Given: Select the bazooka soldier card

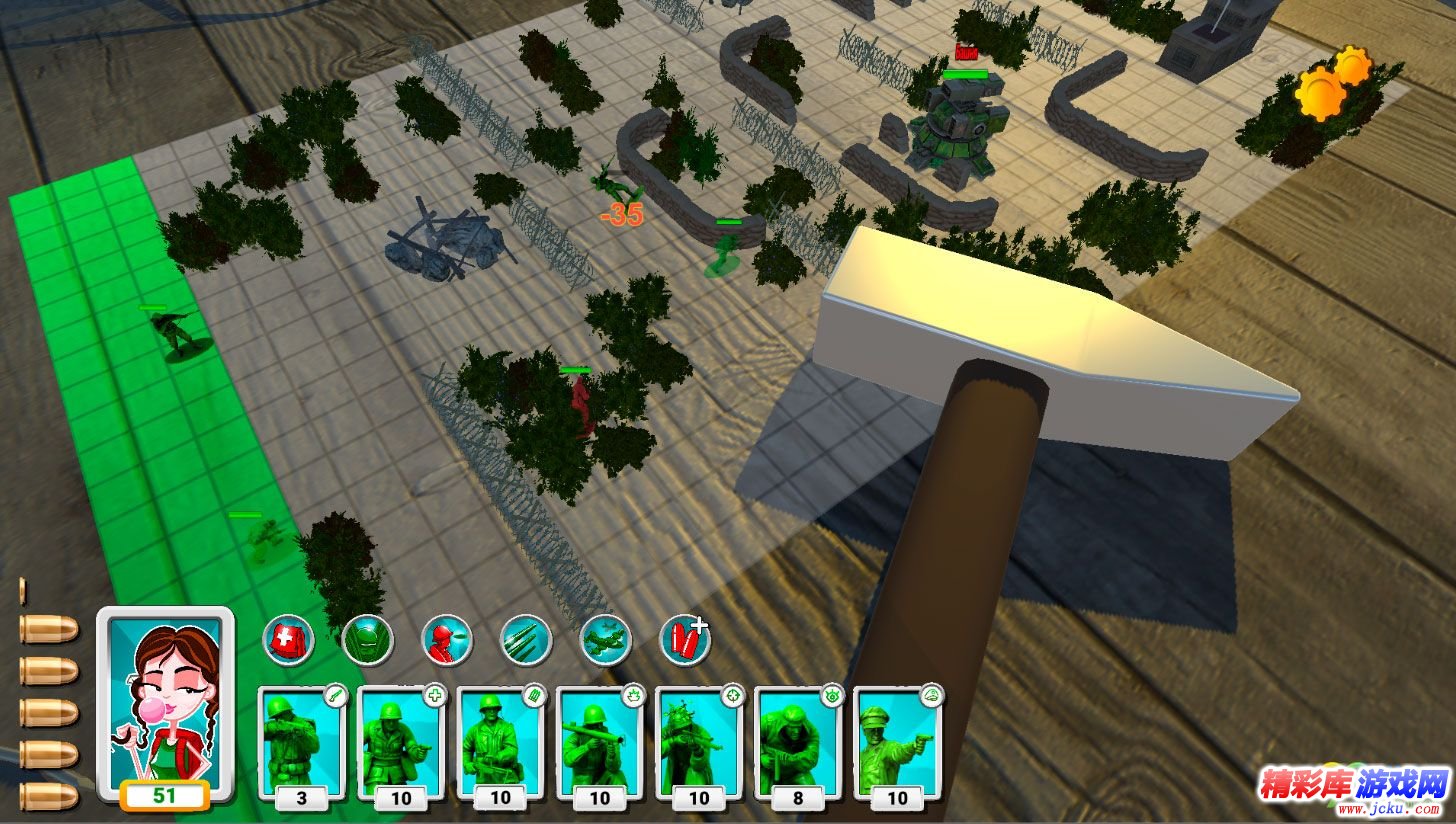Looking at the screenshot, I should click(x=599, y=741).
